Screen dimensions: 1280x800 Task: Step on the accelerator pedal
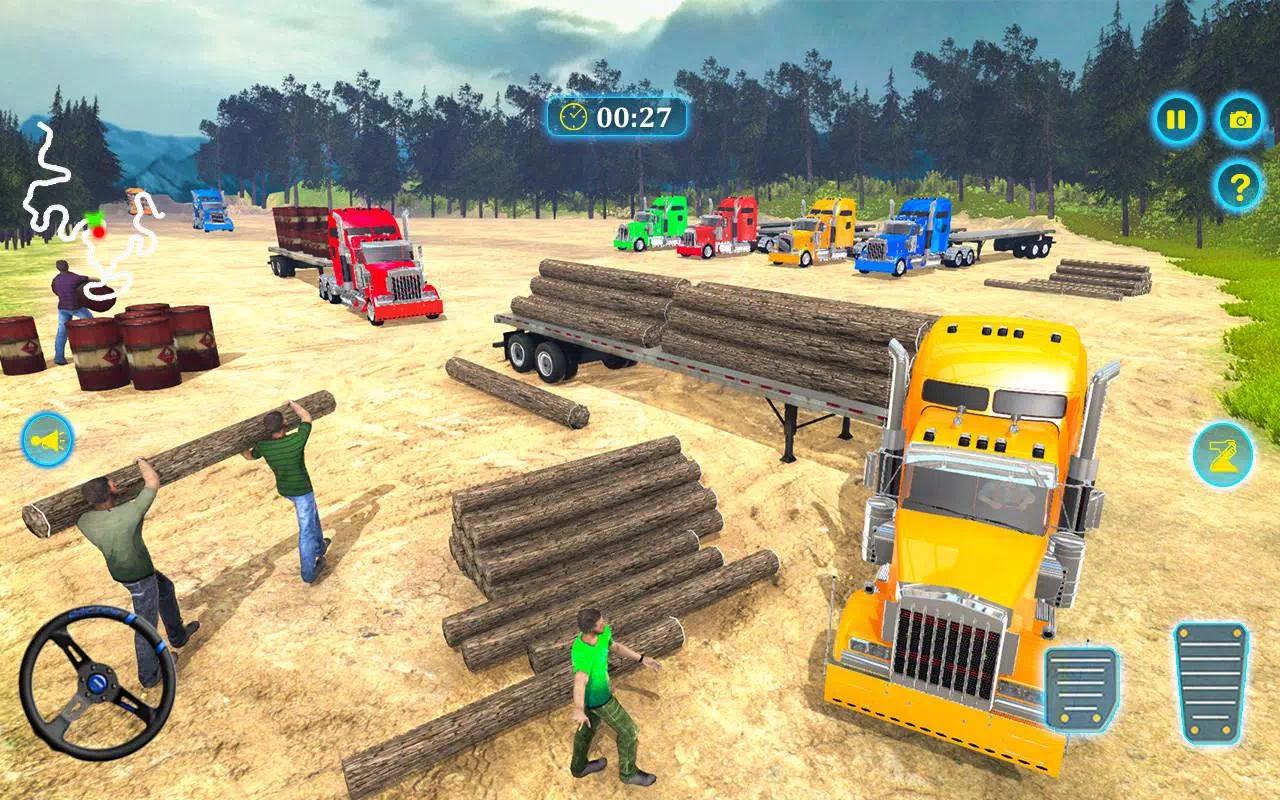tap(1211, 683)
